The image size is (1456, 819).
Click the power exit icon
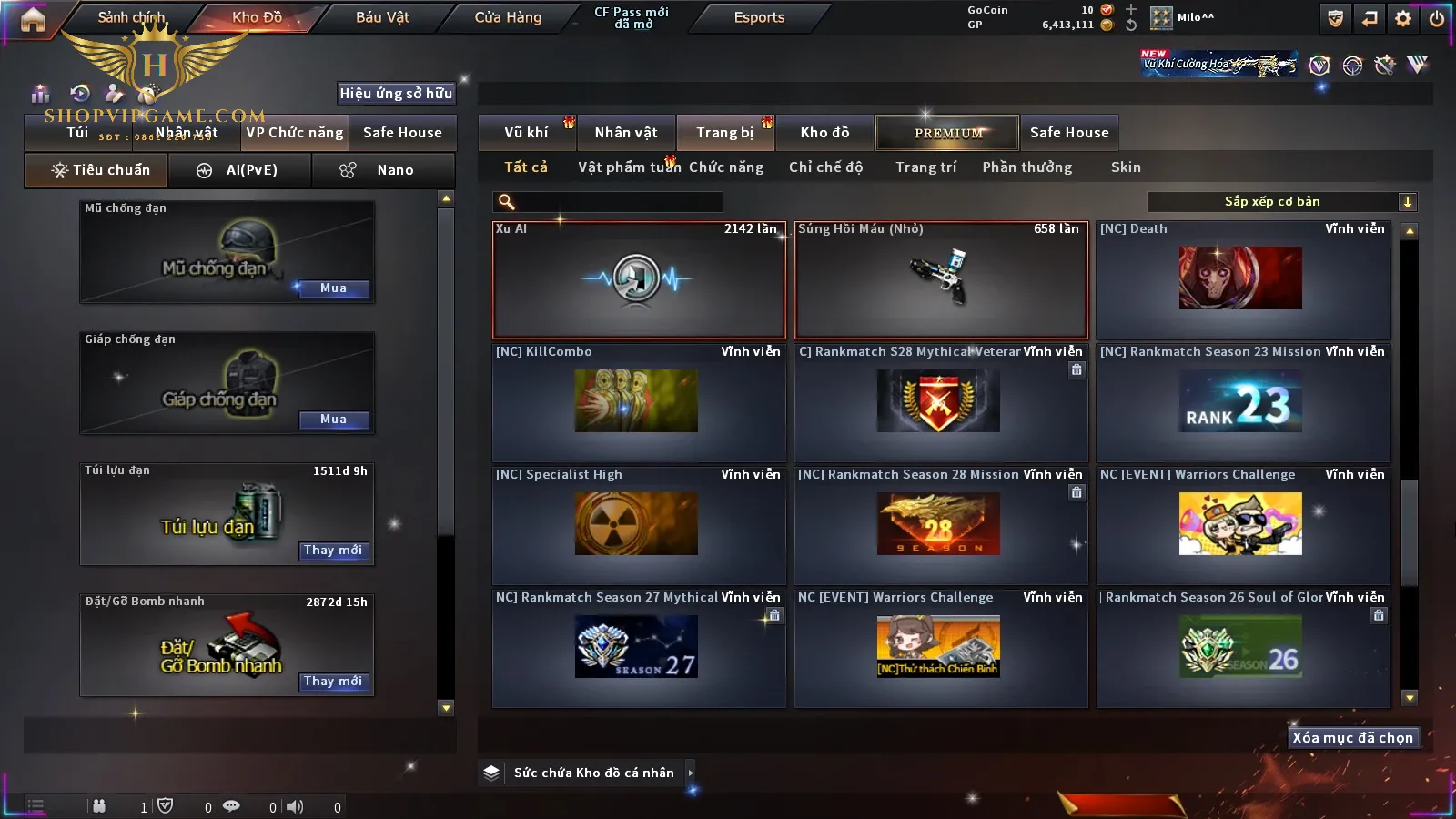pos(1437,18)
